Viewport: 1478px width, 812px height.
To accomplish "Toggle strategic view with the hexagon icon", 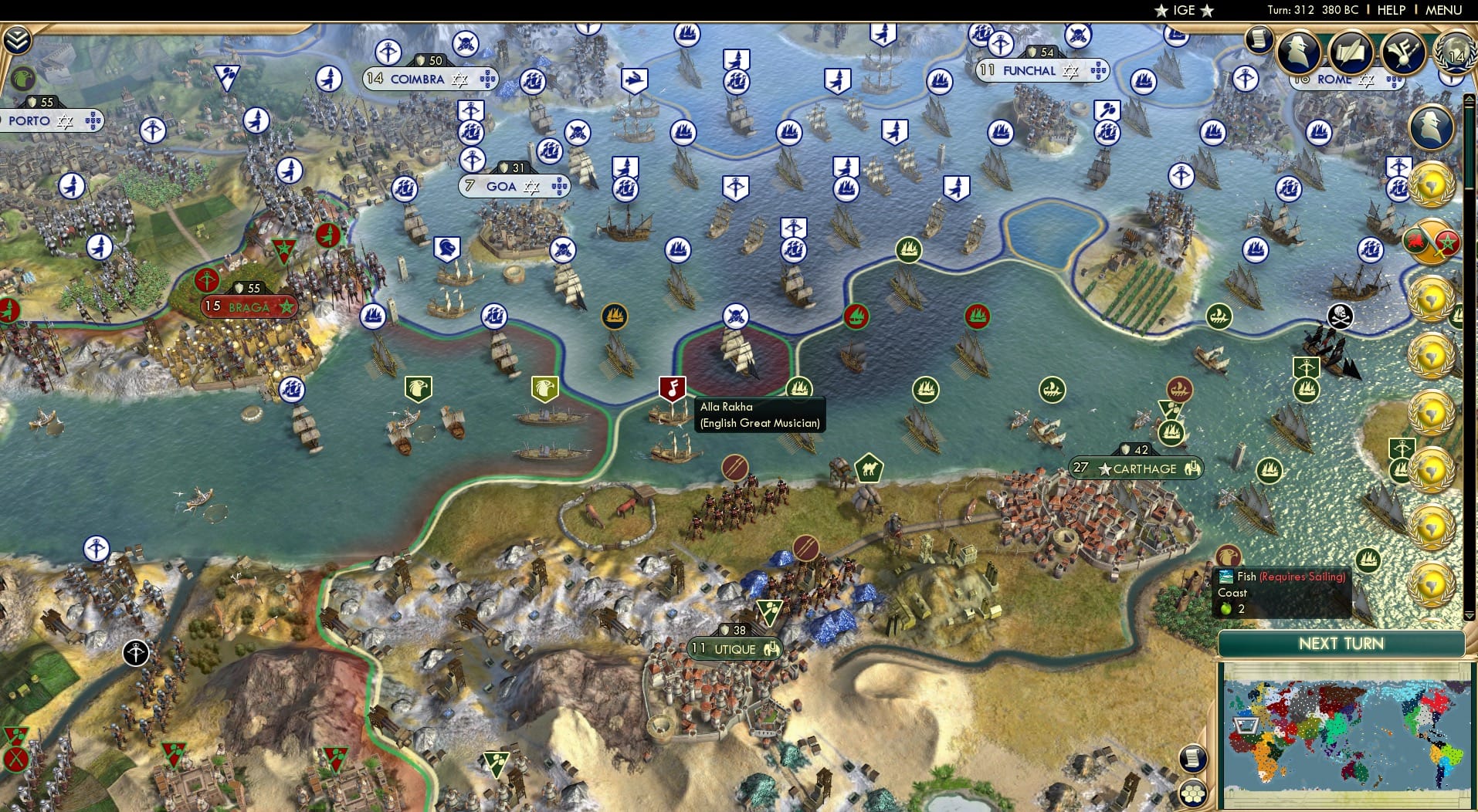I will click(x=1192, y=793).
